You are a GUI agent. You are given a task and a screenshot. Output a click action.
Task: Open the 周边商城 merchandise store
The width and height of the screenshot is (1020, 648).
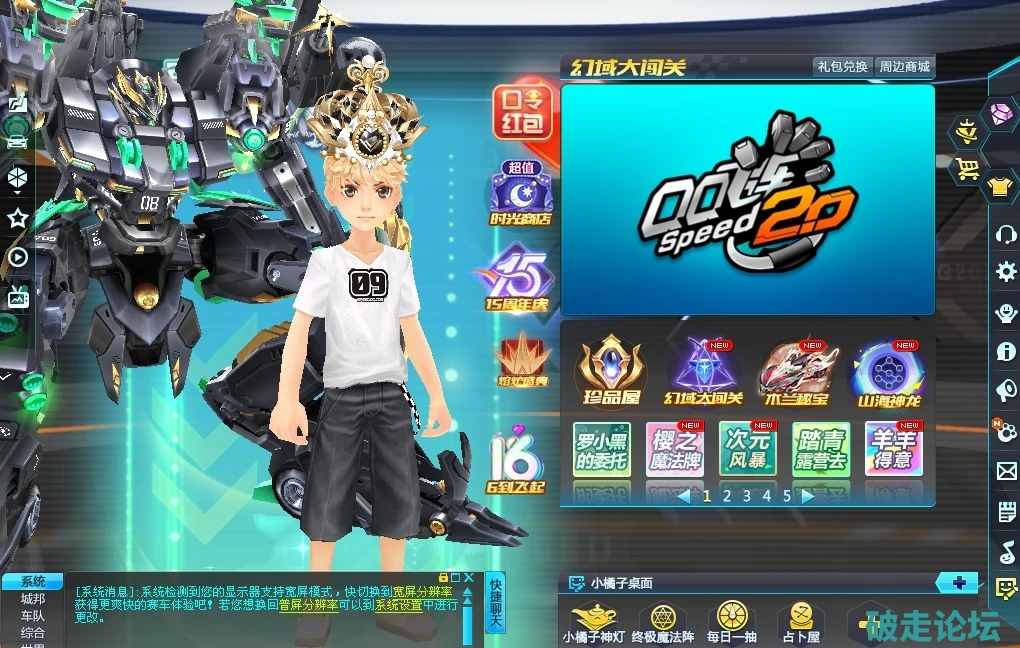[904, 67]
